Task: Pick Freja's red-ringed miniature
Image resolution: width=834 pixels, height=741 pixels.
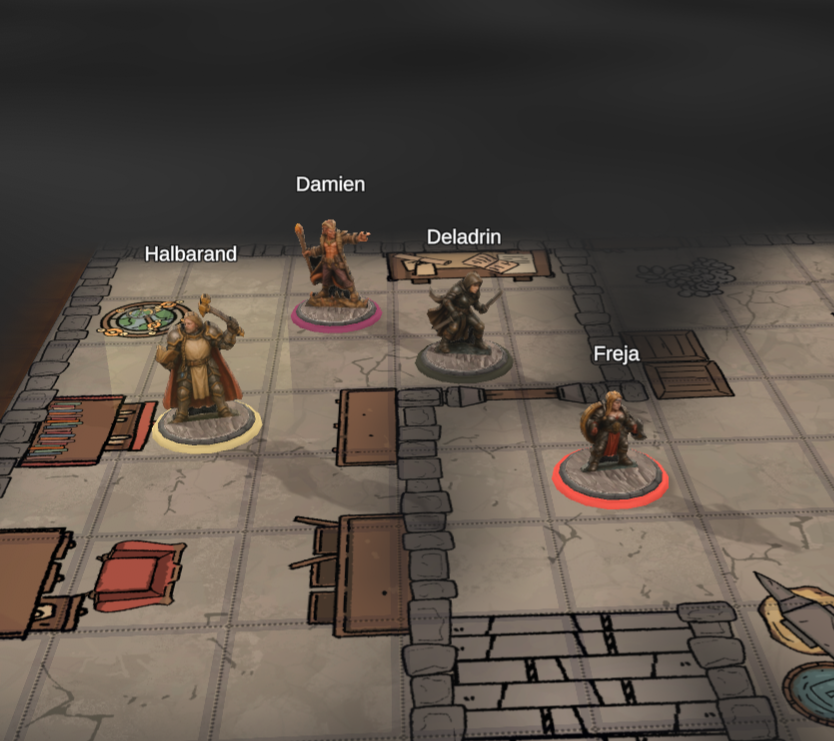Action: pyautogui.click(x=609, y=439)
